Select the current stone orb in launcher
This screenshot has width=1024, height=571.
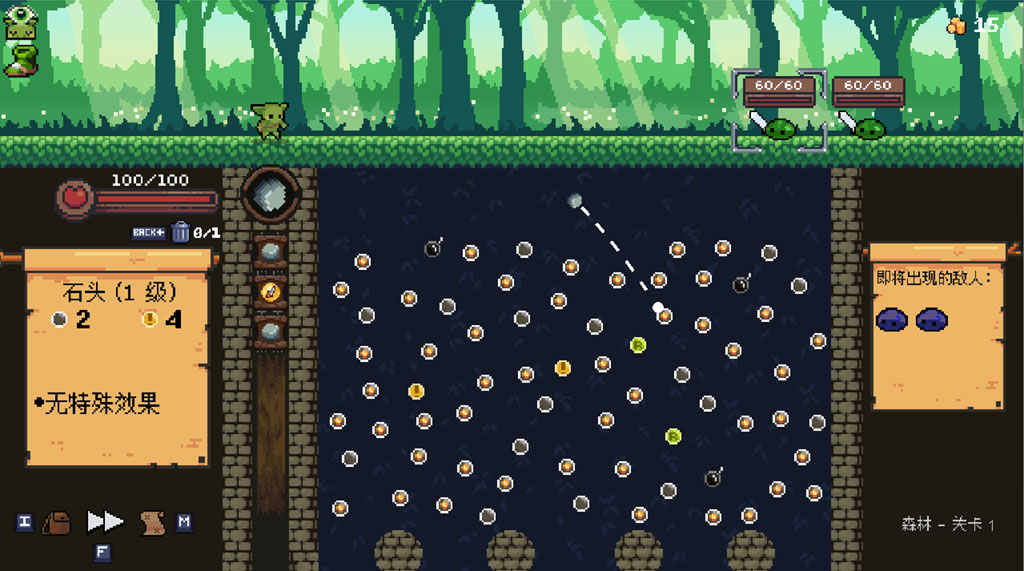coord(268,193)
